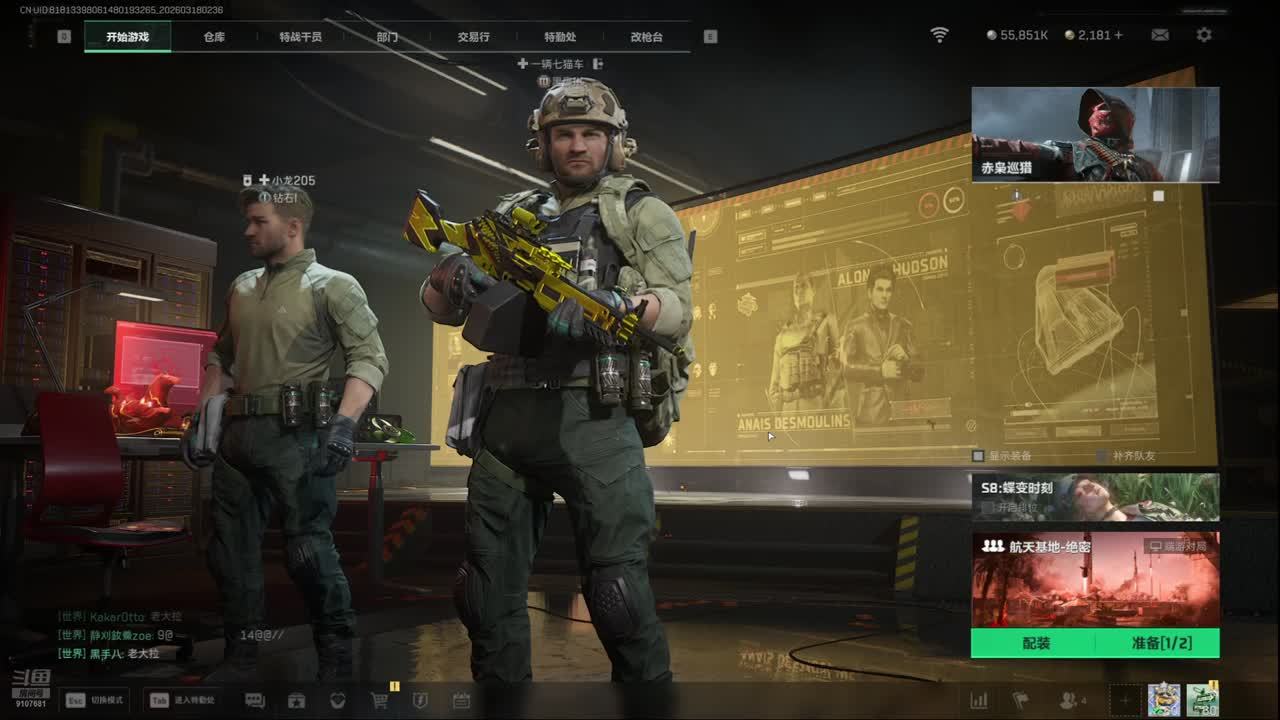The width and height of the screenshot is (1280, 720).
Task: Toggle the 补齐队友 fill teammates checkbox
Action: point(1102,456)
